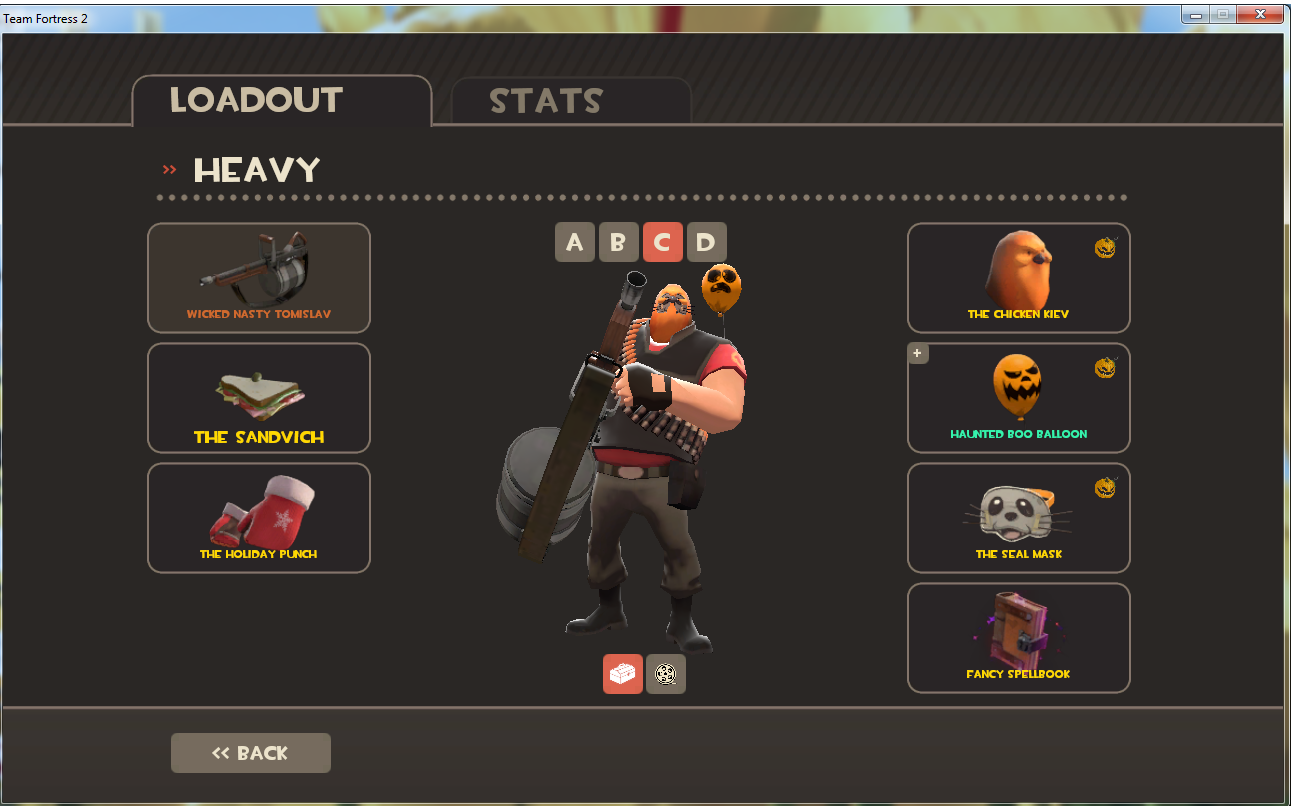
Task: Click the film reel icon below the Heavy
Action: (x=666, y=673)
